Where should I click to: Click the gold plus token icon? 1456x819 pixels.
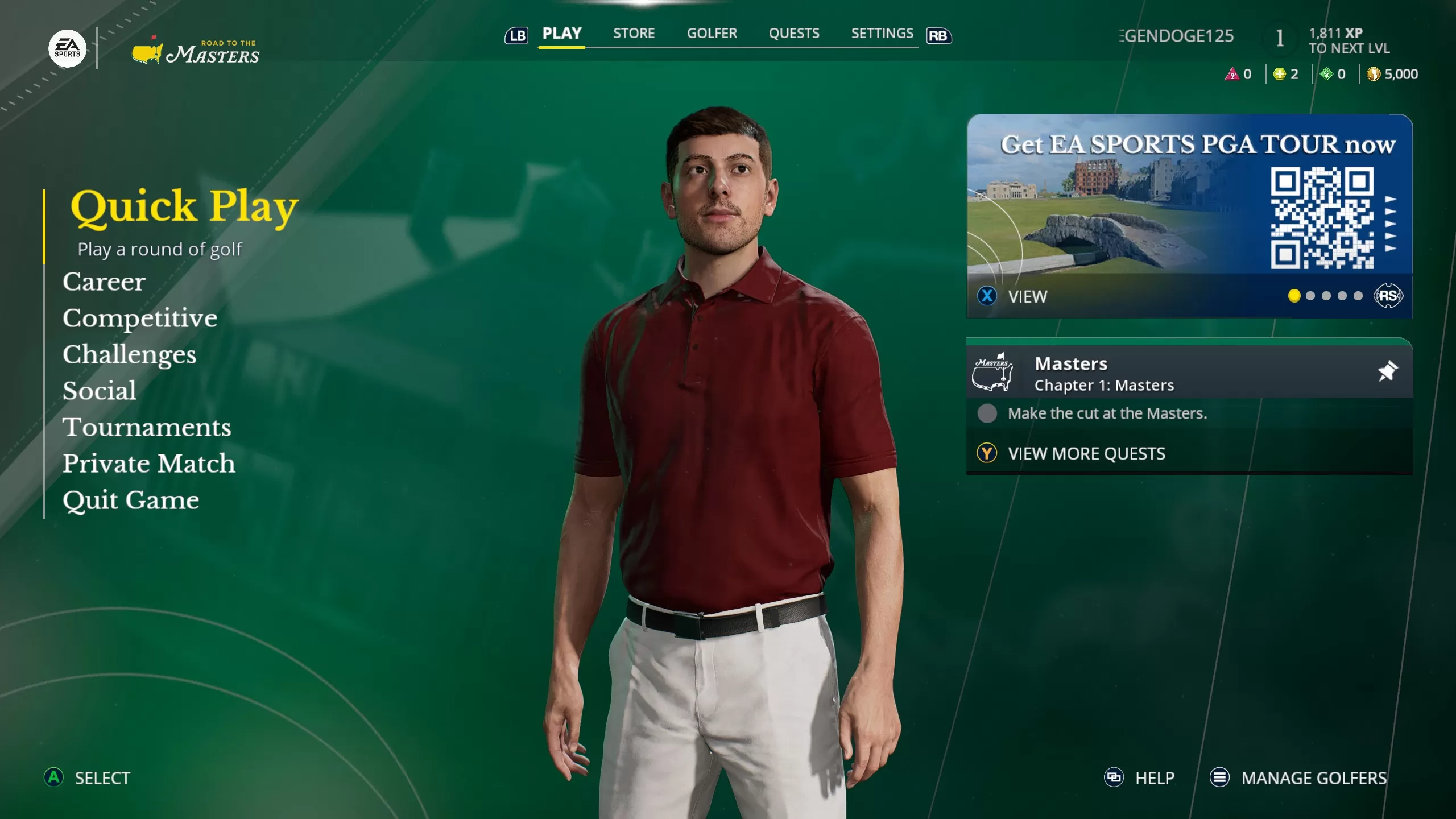click(1279, 73)
